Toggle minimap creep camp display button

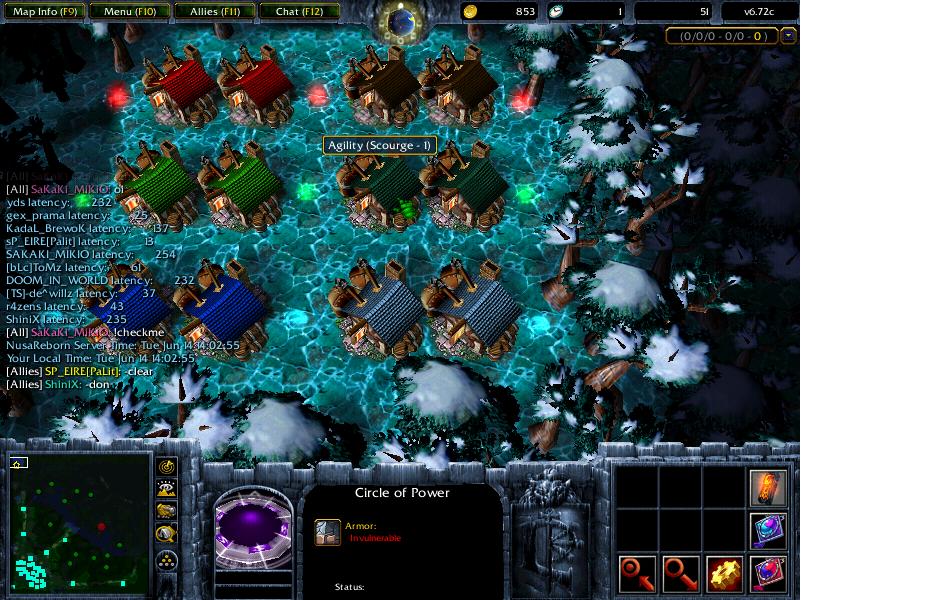pyautogui.click(x=167, y=533)
